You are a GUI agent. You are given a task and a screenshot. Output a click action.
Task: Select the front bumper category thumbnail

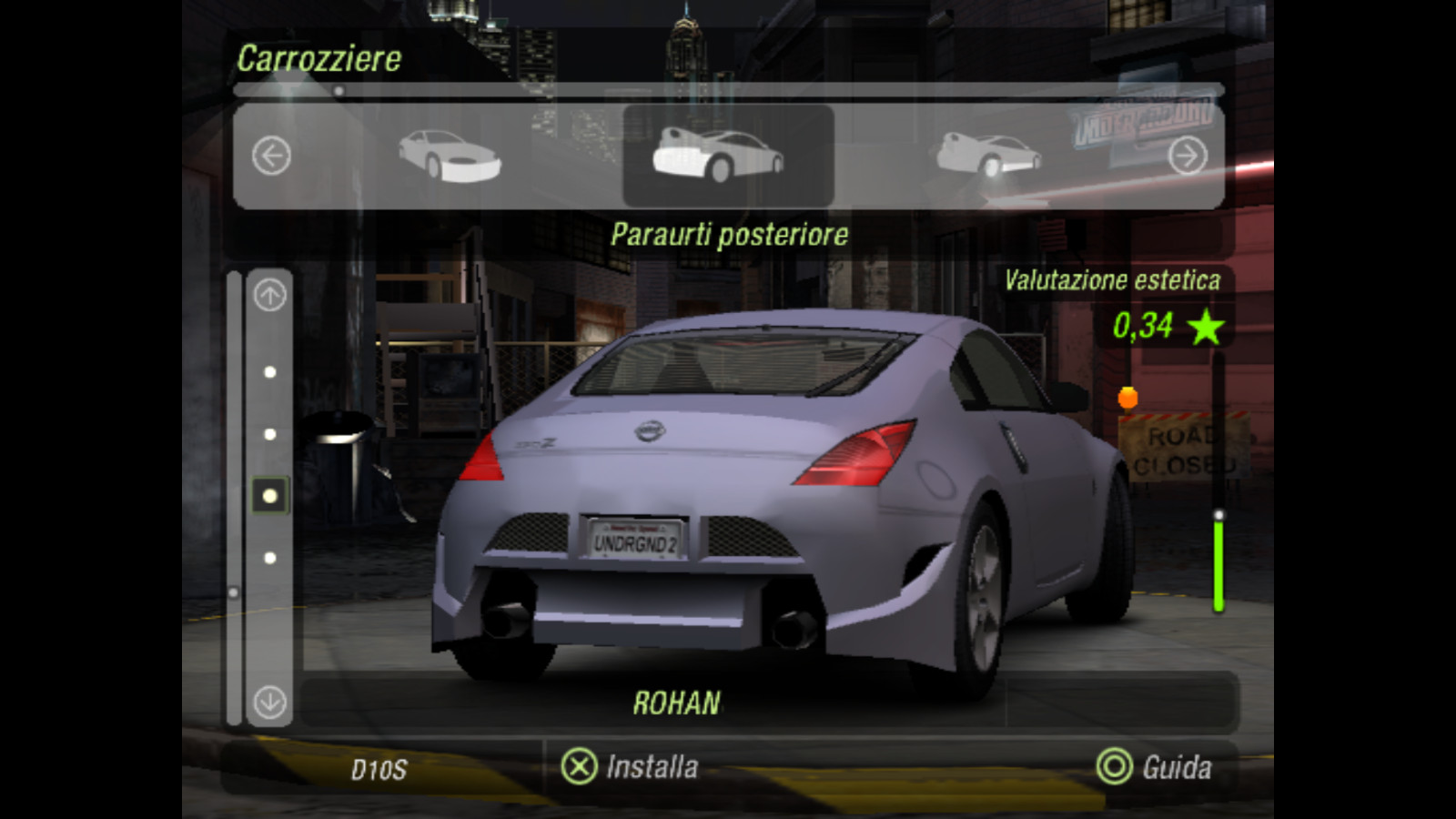coord(450,156)
